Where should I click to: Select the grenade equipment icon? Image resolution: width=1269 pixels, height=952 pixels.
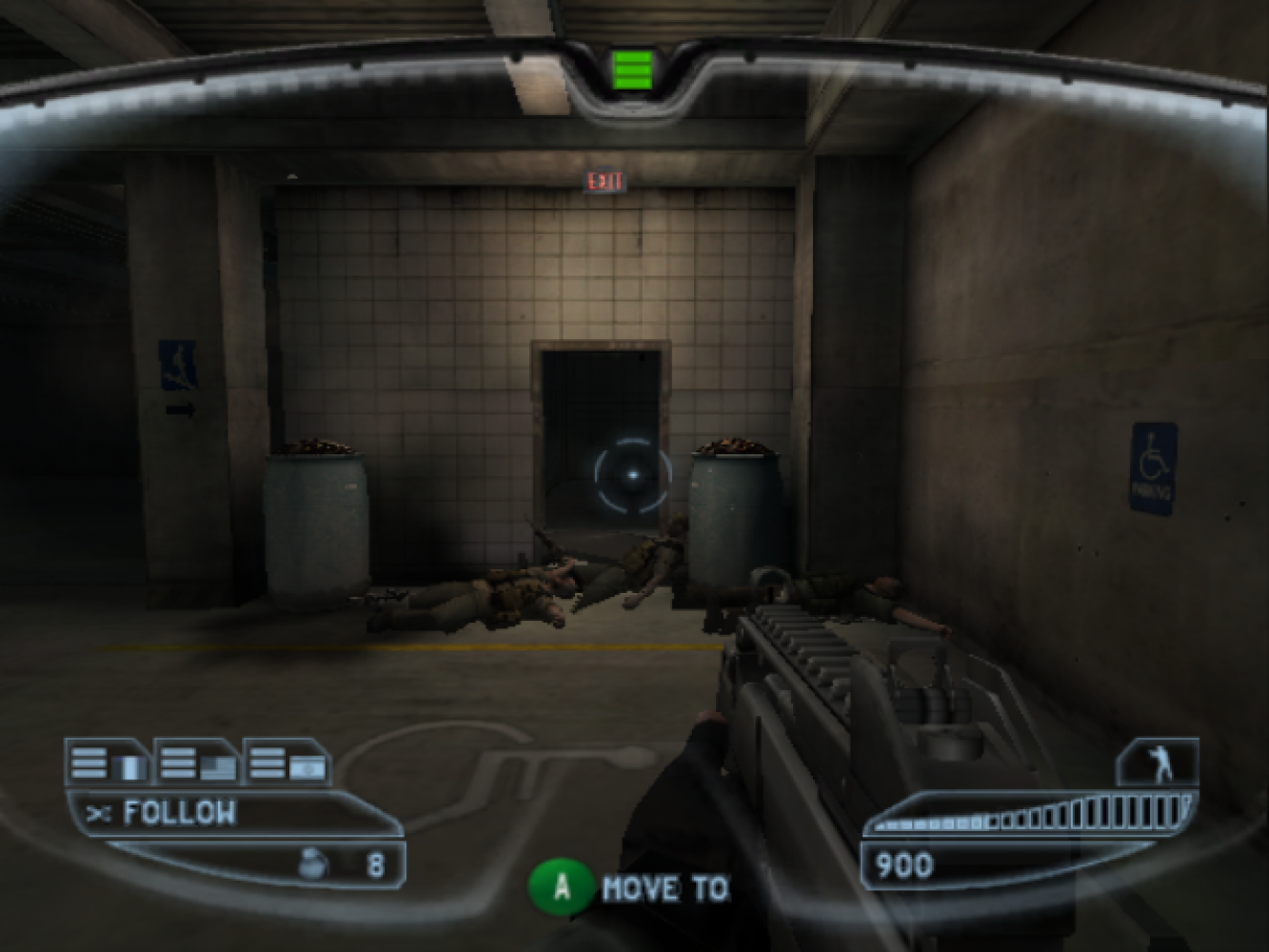click(x=313, y=863)
